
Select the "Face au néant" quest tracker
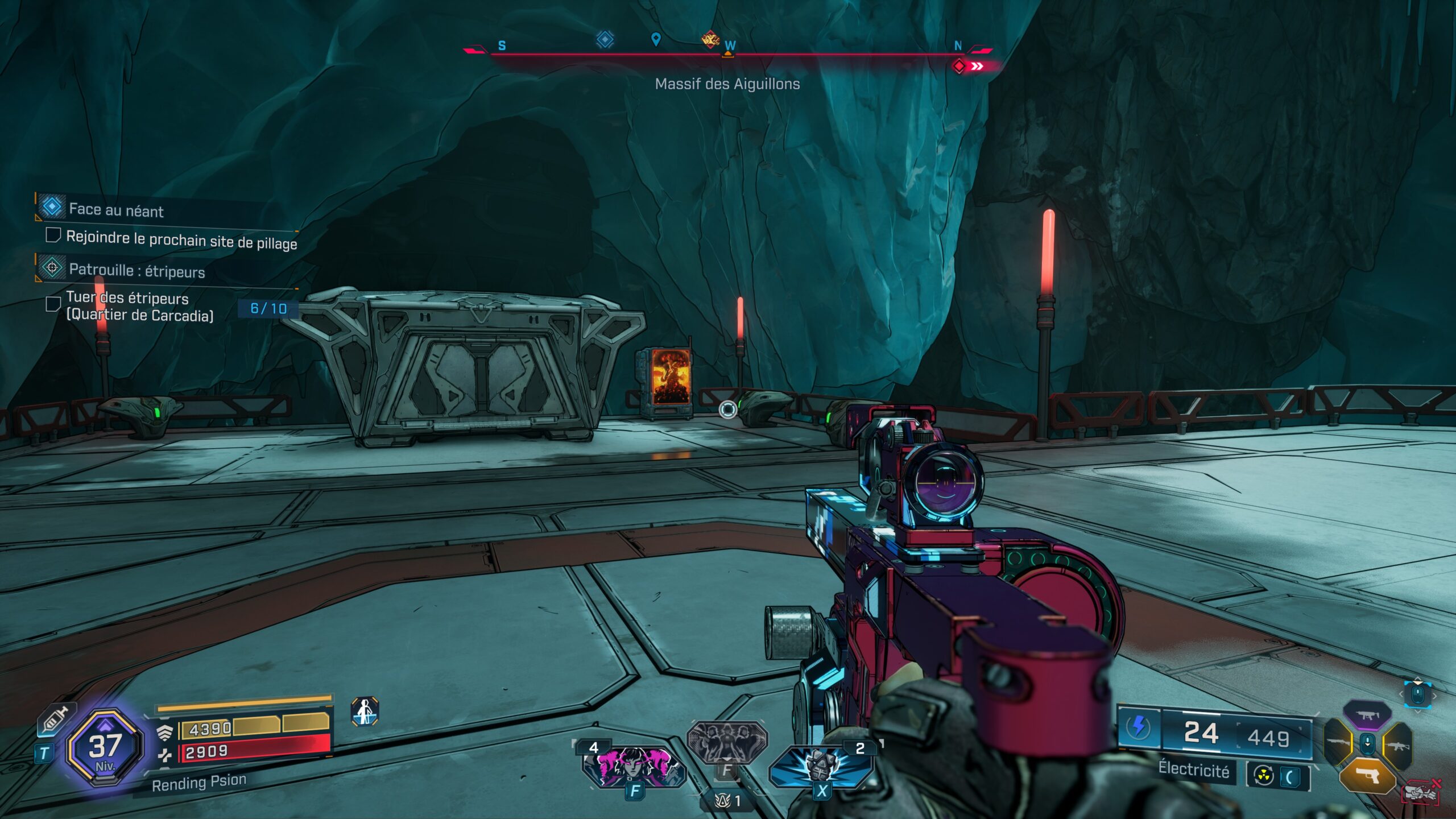click(116, 209)
